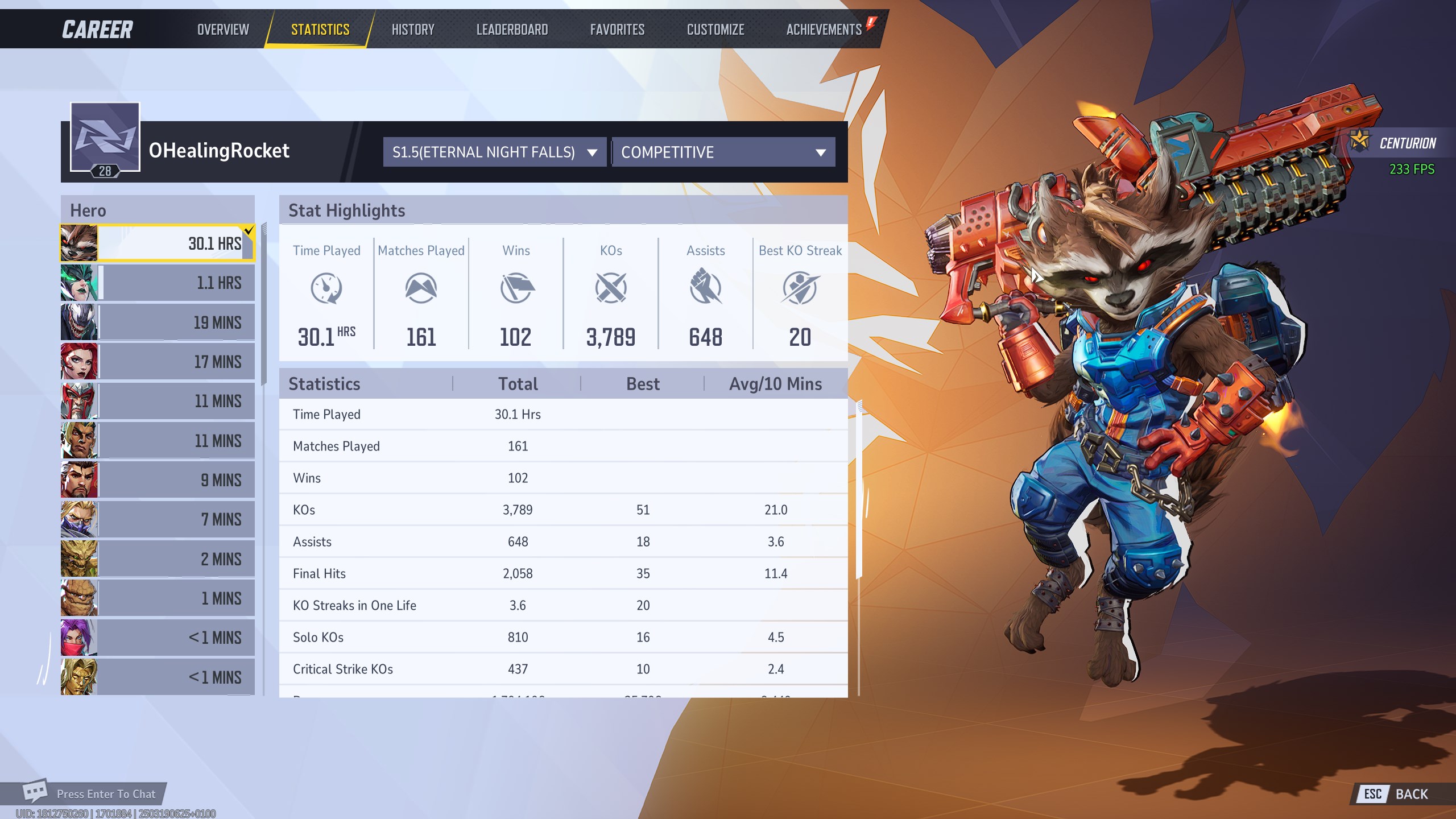
Task: Show the Favorites tab
Action: 617,30
